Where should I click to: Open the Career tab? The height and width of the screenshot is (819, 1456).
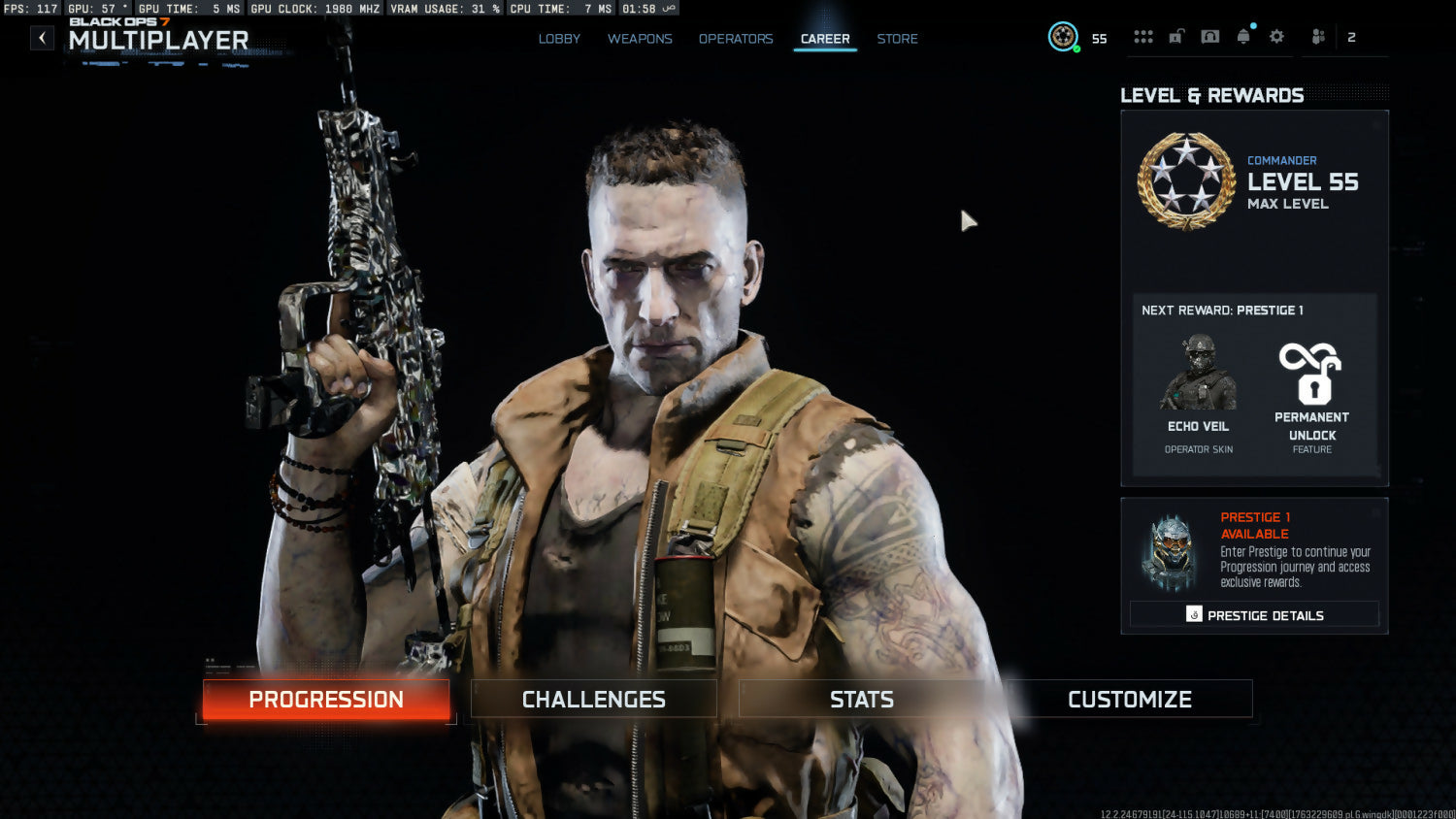point(825,39)
